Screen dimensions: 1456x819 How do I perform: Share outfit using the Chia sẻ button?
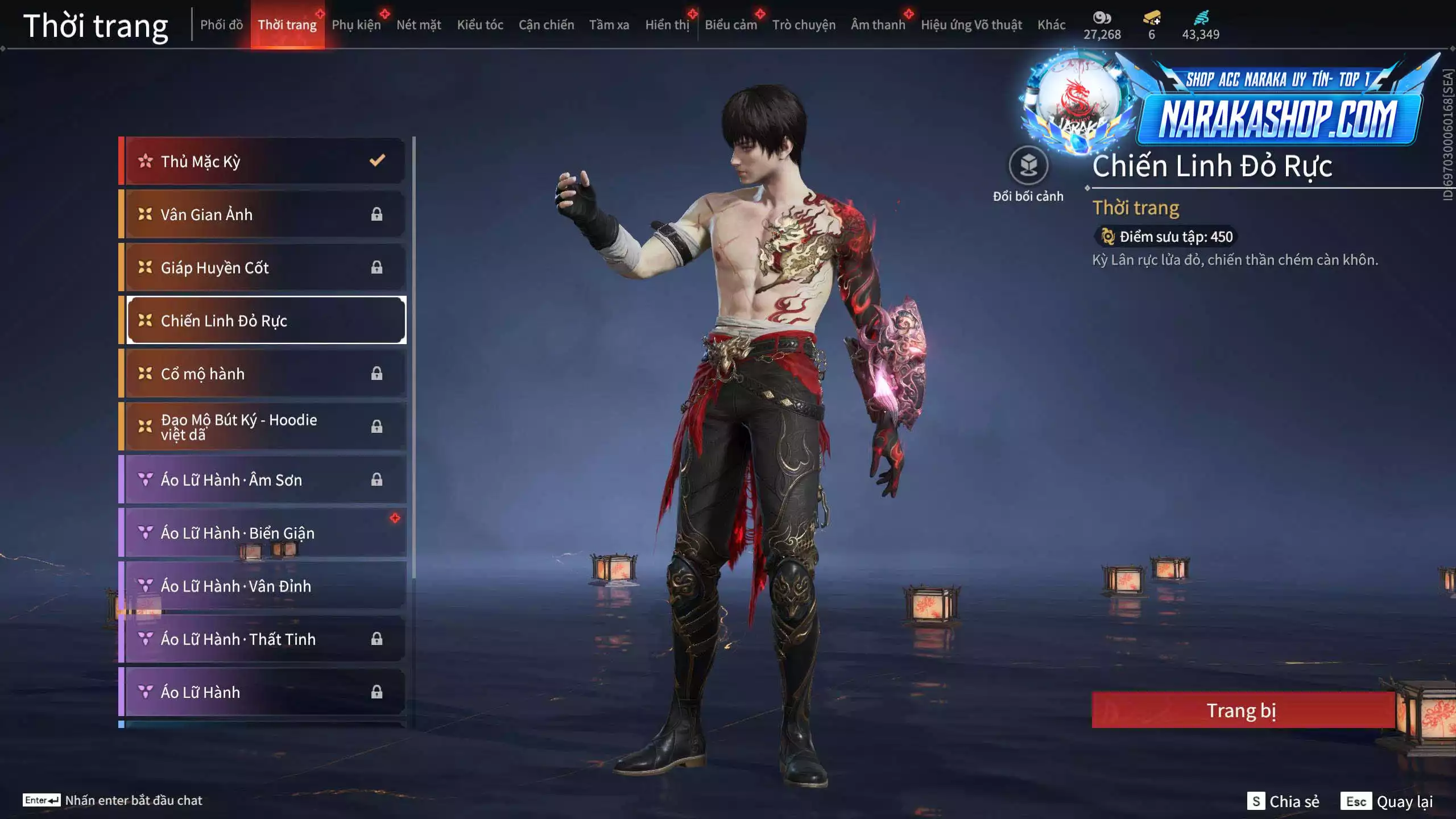point(1283,801)
